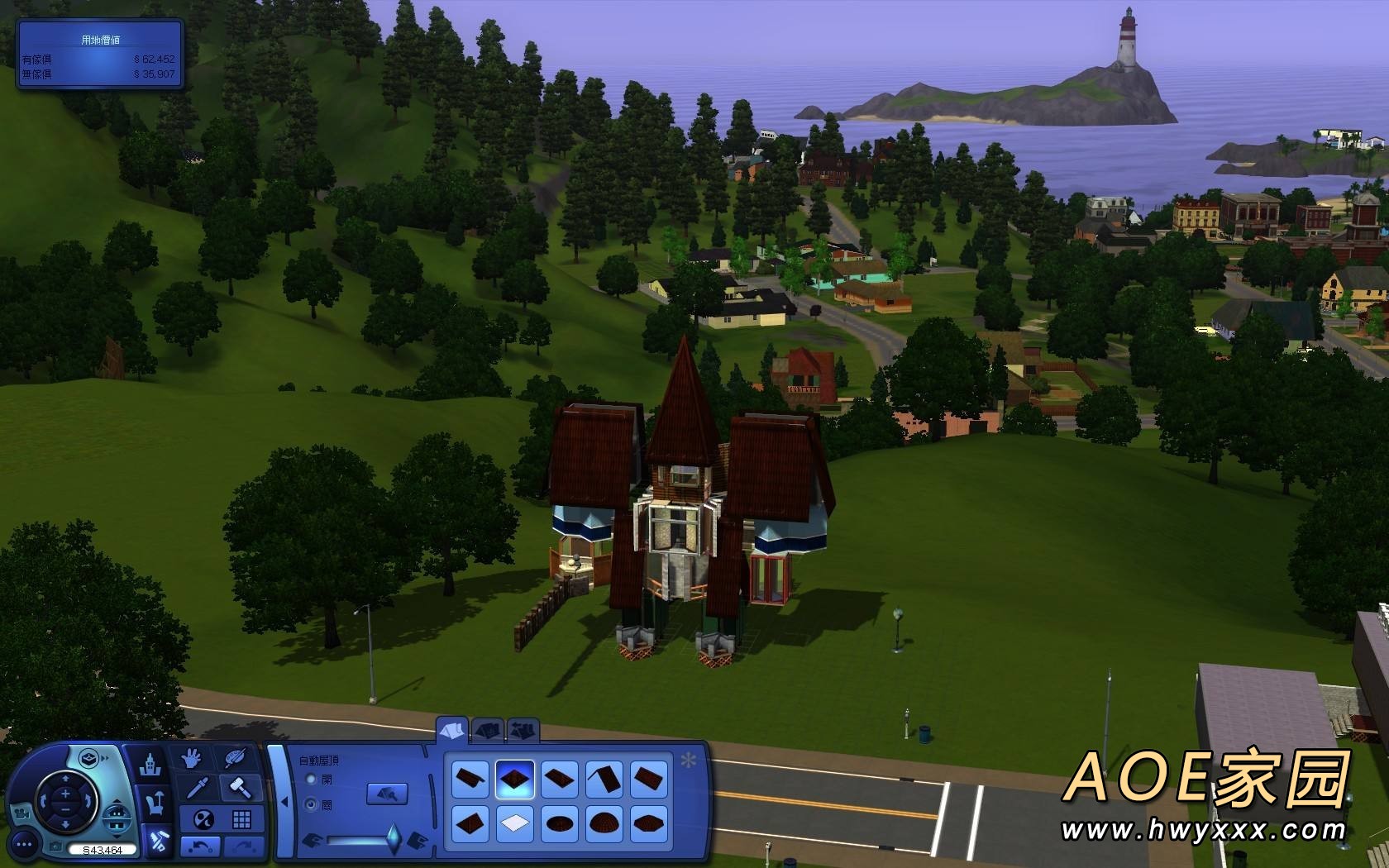Open the options menu with three dots

25,844
